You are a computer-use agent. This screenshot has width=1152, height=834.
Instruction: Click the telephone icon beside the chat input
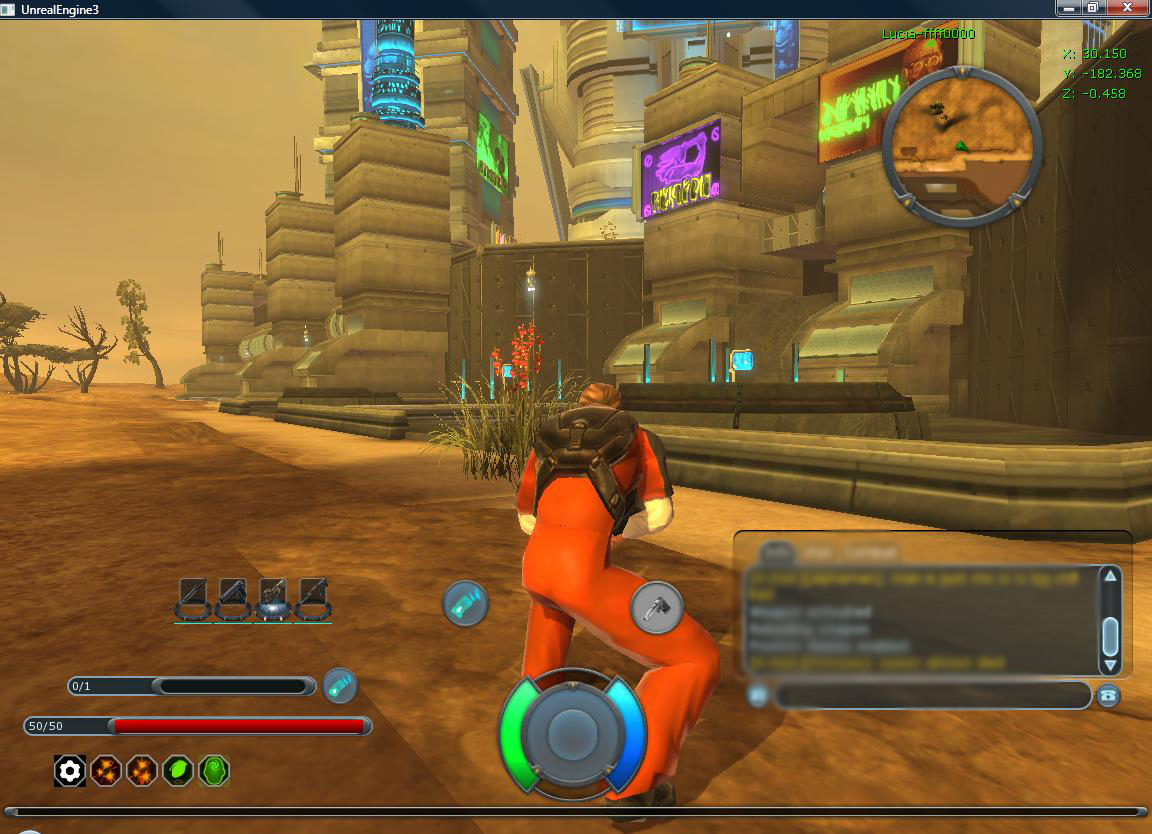(1107, 695)
